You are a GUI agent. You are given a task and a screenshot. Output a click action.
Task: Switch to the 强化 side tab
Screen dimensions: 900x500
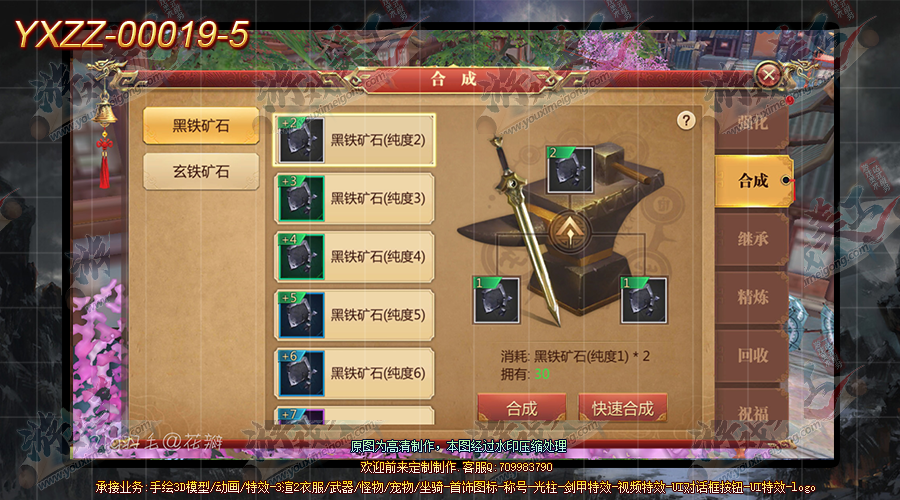(x=752, y=124)
